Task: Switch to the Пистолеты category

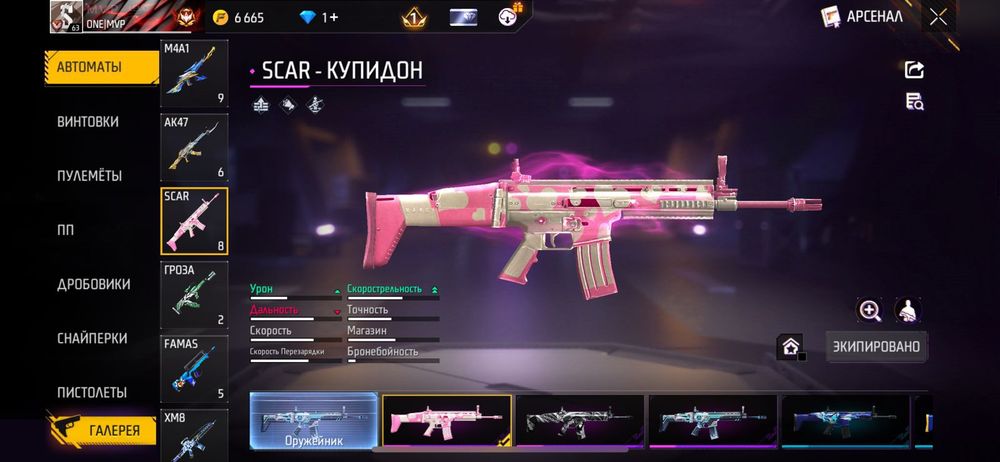Action: coord(92,392)
